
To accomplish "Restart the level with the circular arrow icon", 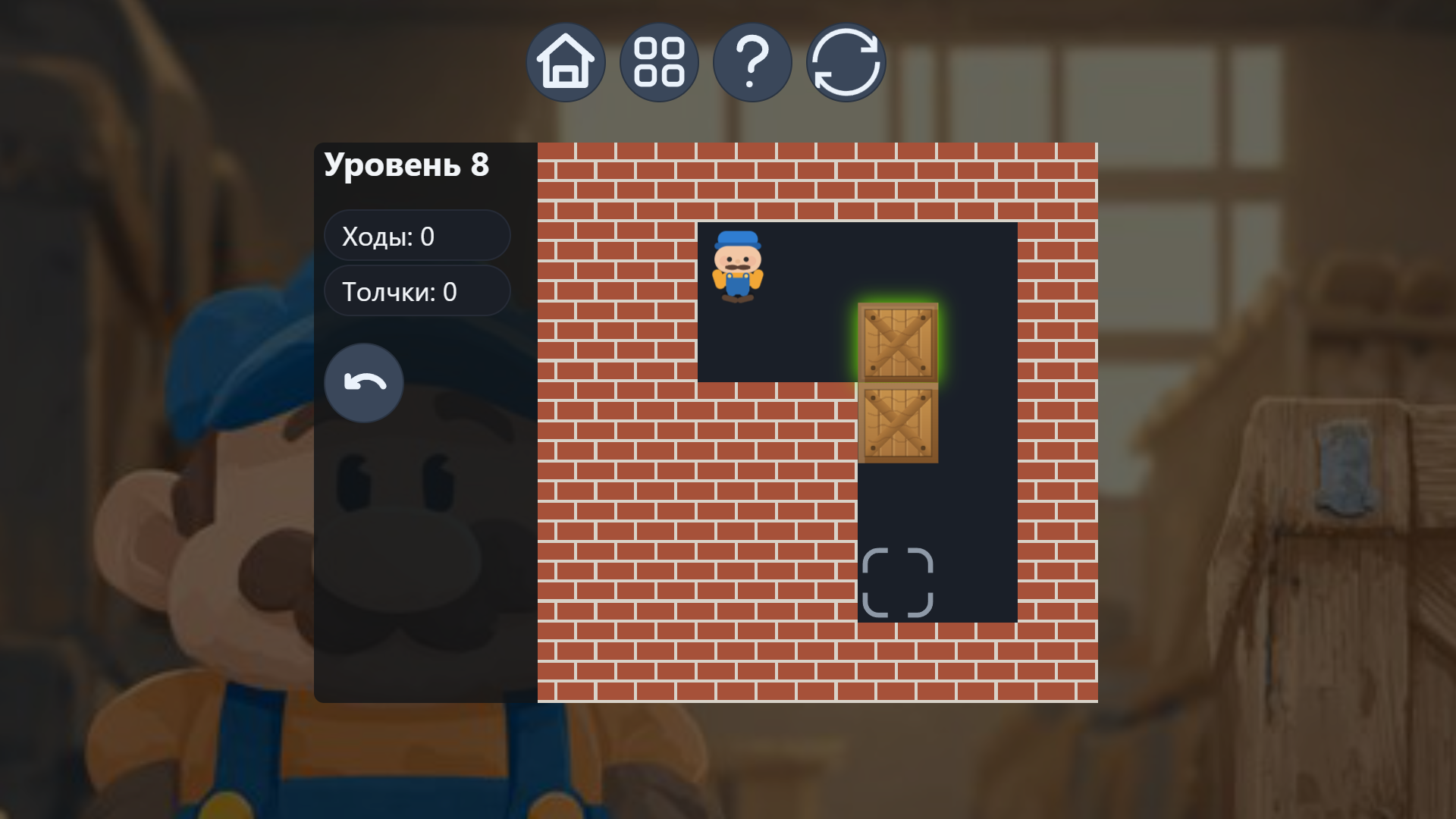I will (x=846, y=61).
